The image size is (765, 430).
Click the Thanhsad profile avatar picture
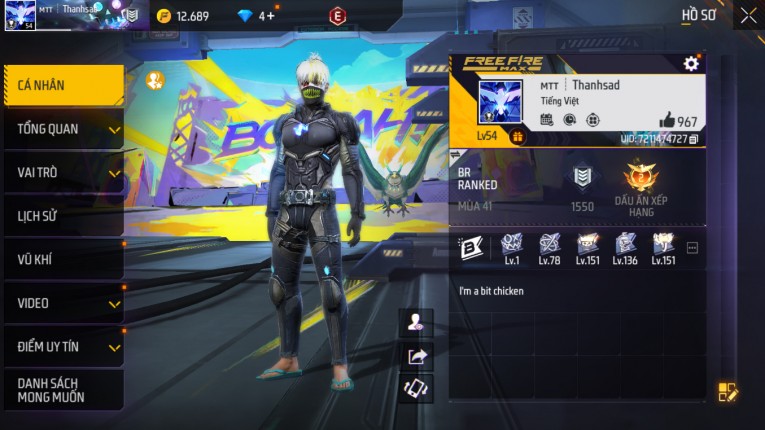click(x=500, y=102)
